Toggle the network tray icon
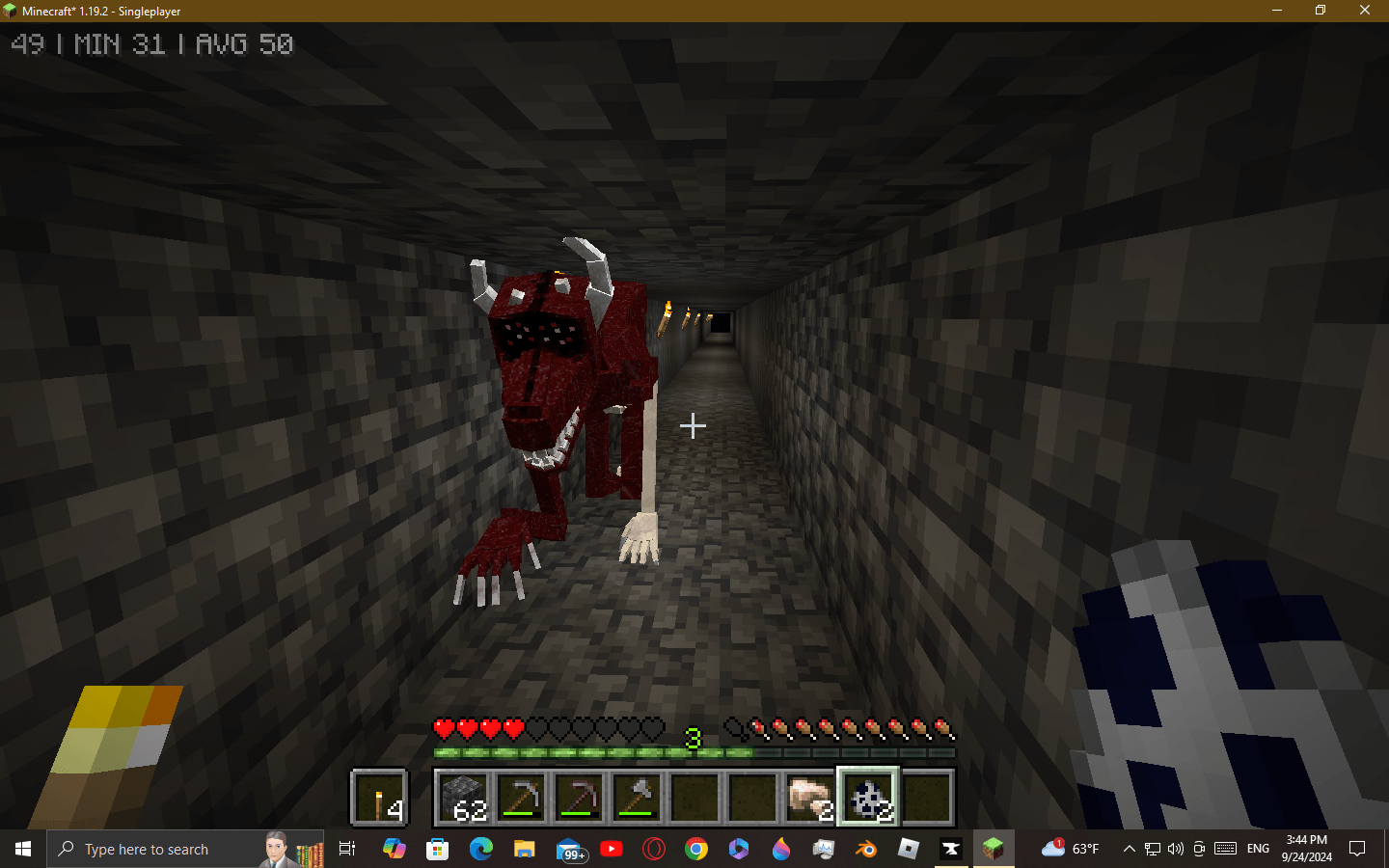The height and width of the screenshot is (868, 1389). point(1152,849)
